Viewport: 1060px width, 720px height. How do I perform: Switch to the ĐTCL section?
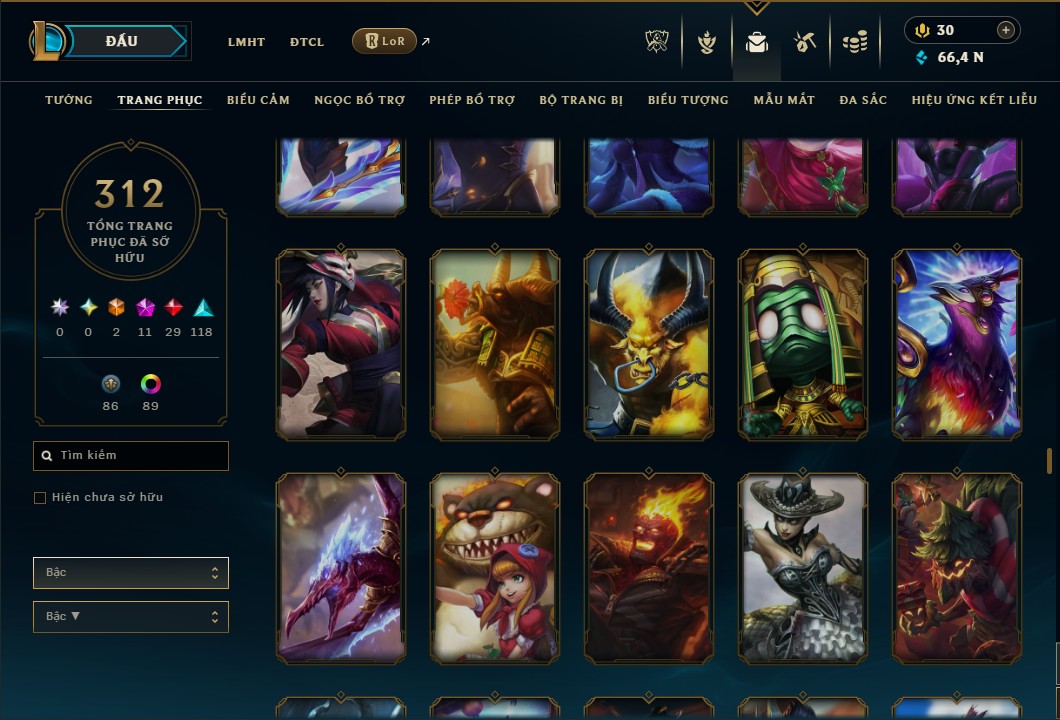[307, 42]
